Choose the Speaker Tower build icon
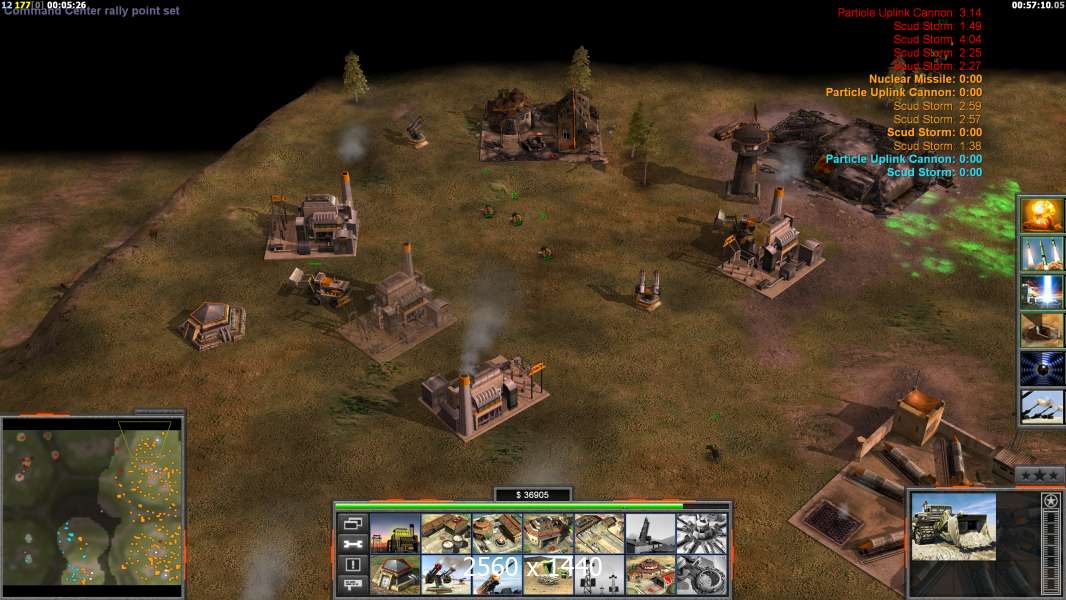Viewport: 1066px width, 600px height. point(599,574)
